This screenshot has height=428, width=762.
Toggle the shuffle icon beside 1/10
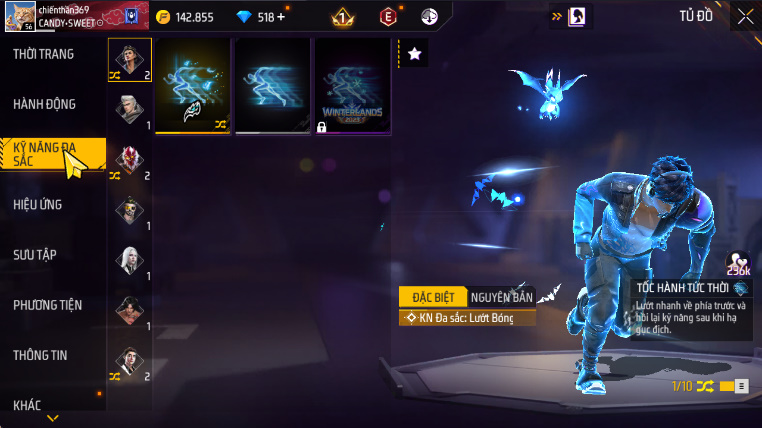click(x=706, y=386)
